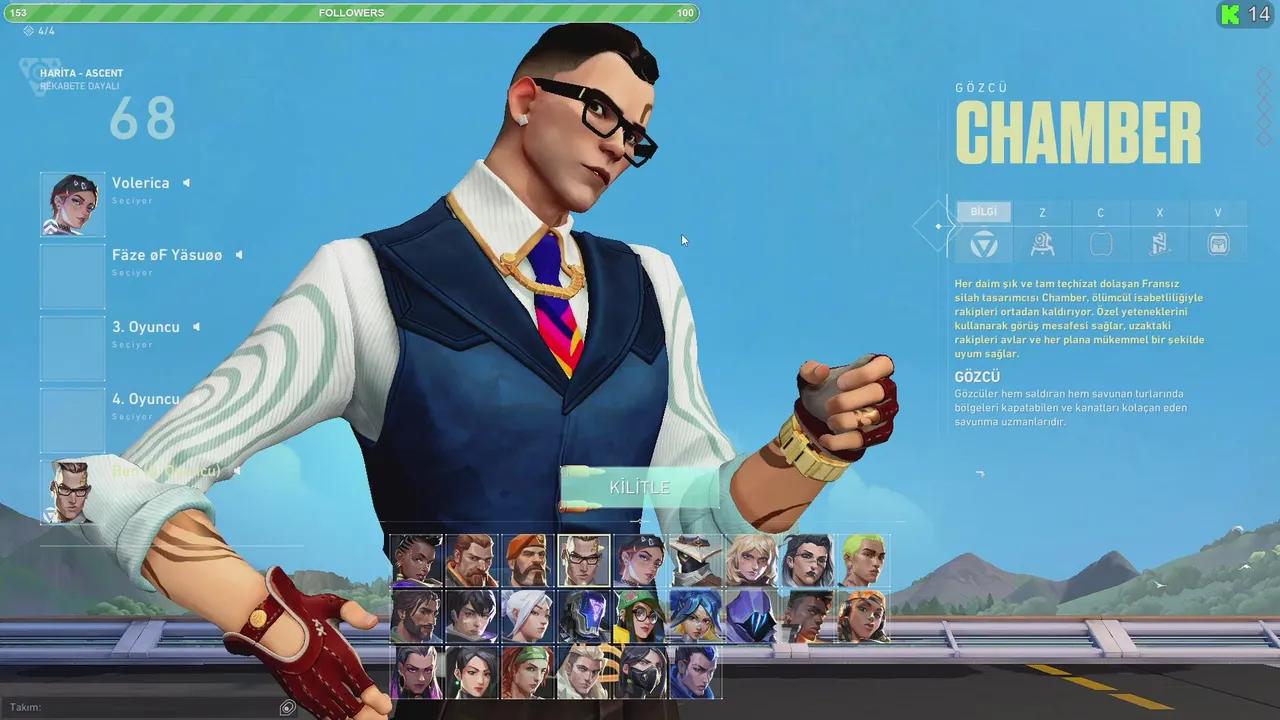Switch to the BILGI tab
Image resolution: width=1280 pixels, height=720 pixels.
(x=983, y=212)
